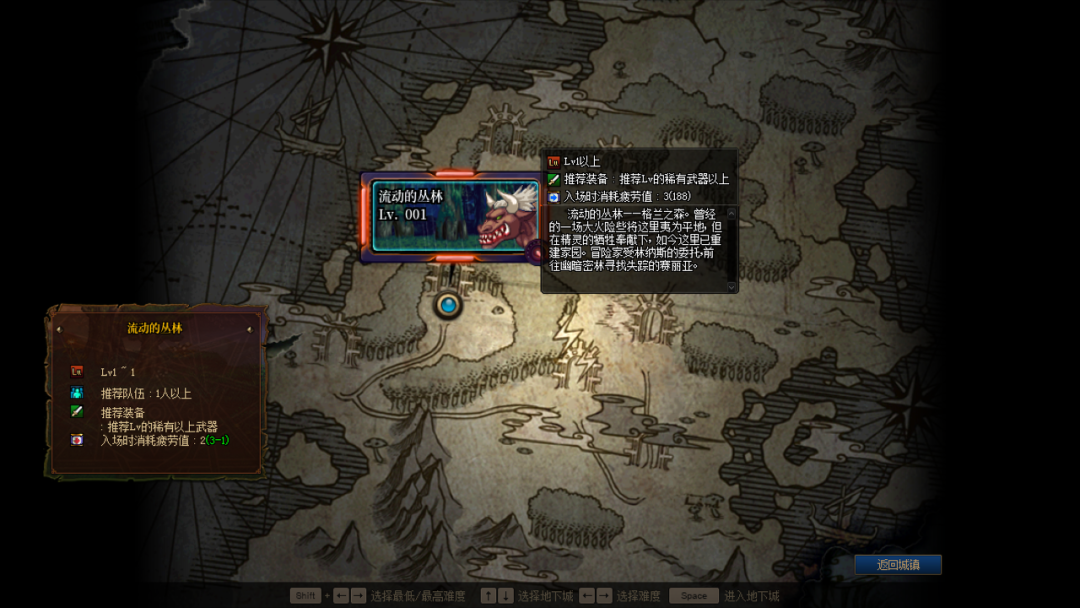
Task: Click the 返回城镇 return-to-town button
Action: pyautogui.click(x=897, y=565)
